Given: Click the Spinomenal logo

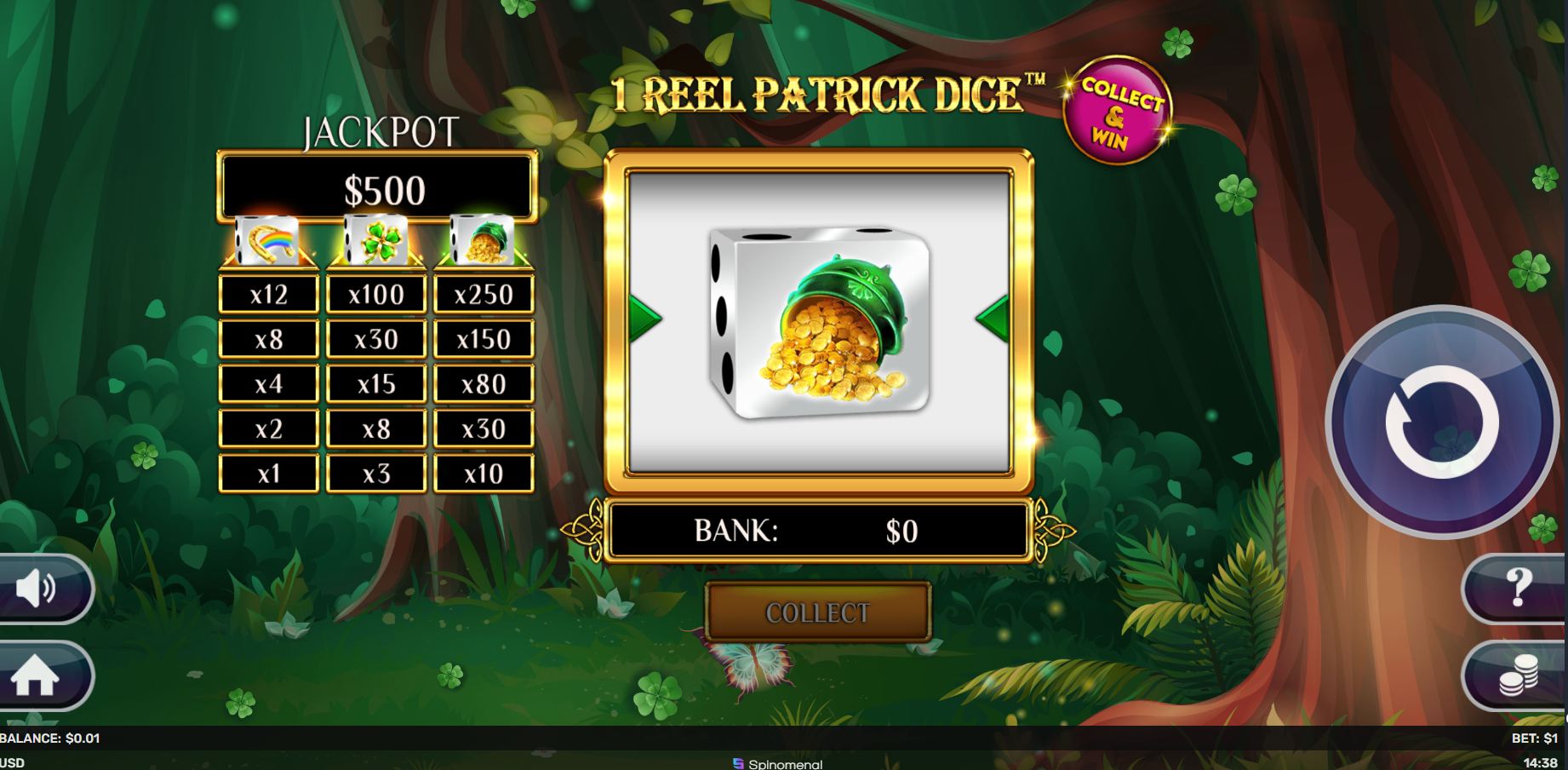Looking at the screenshot, I should [775, 762].
